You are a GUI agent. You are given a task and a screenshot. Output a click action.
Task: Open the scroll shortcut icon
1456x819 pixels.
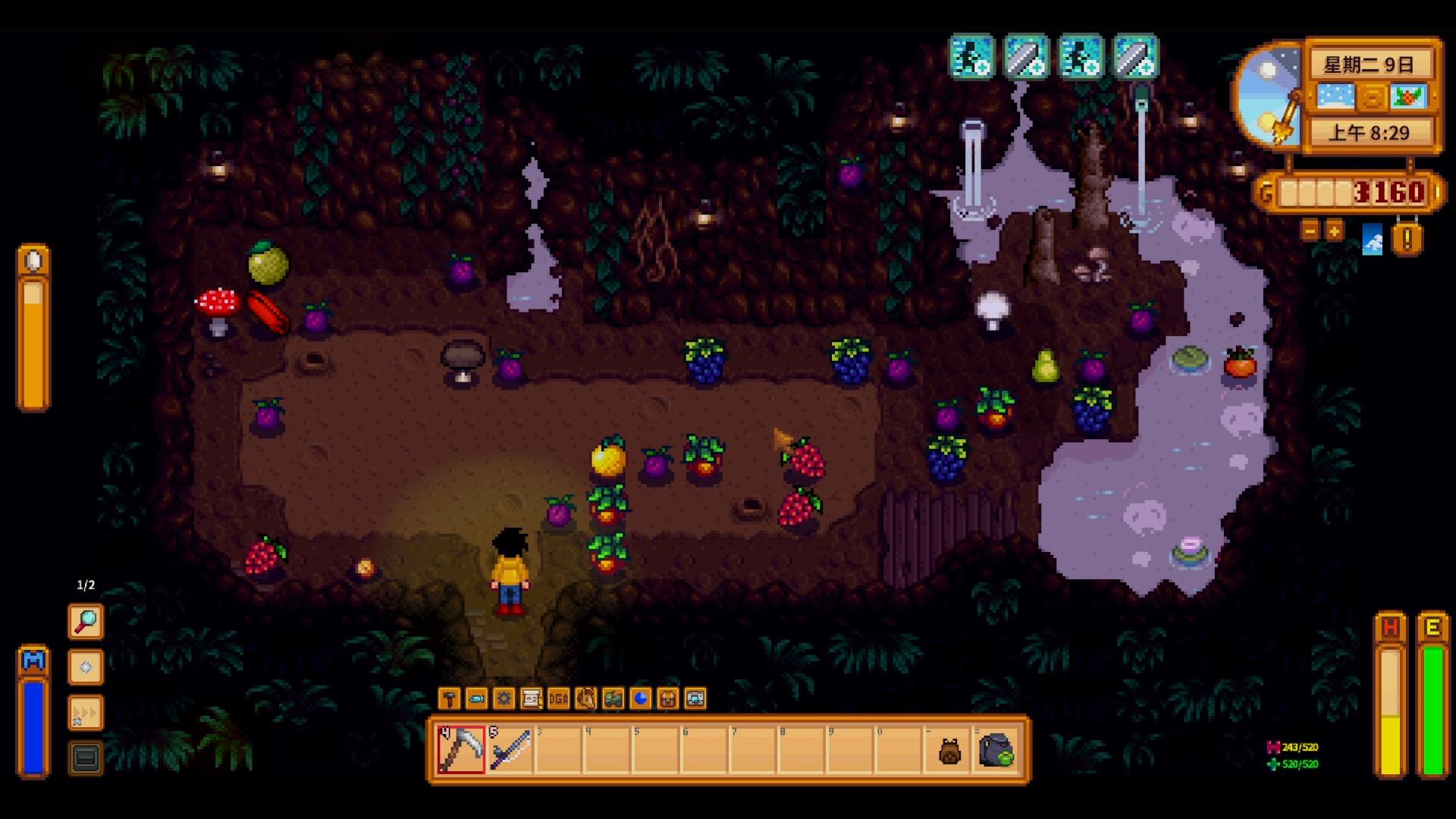click(532, 698)
